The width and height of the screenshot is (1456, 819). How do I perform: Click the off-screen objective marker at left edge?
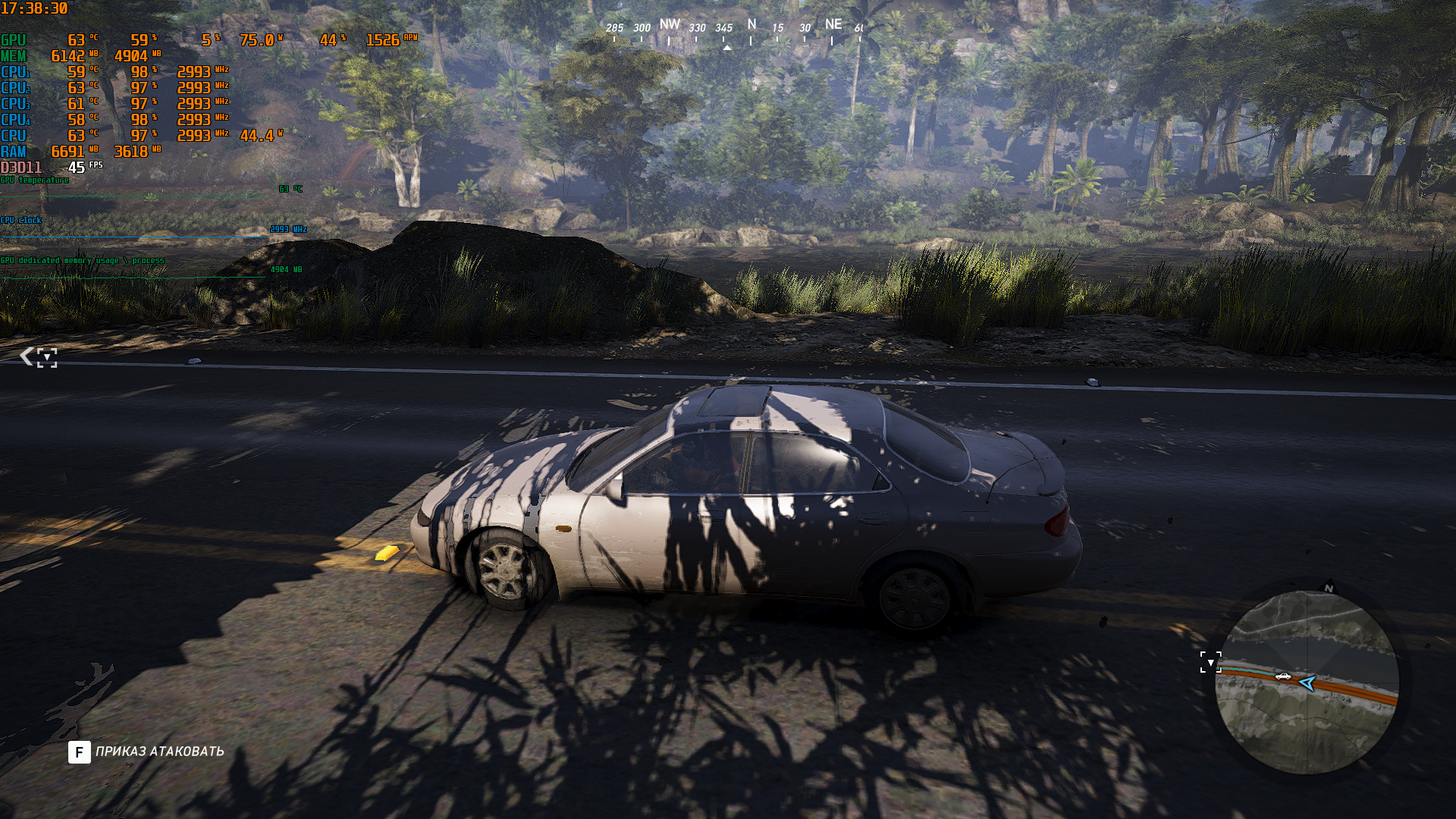point(39,356)
